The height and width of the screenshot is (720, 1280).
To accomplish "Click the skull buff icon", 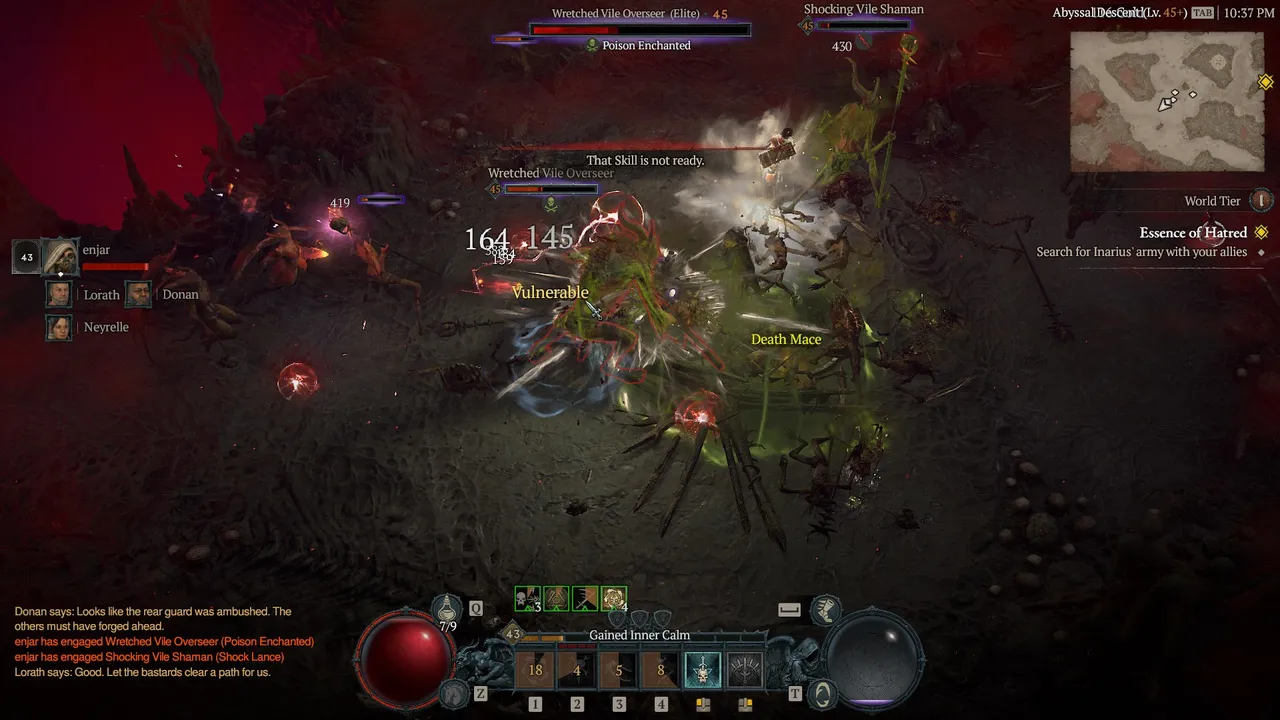I will pyautogui.click(x=527, y=598).
